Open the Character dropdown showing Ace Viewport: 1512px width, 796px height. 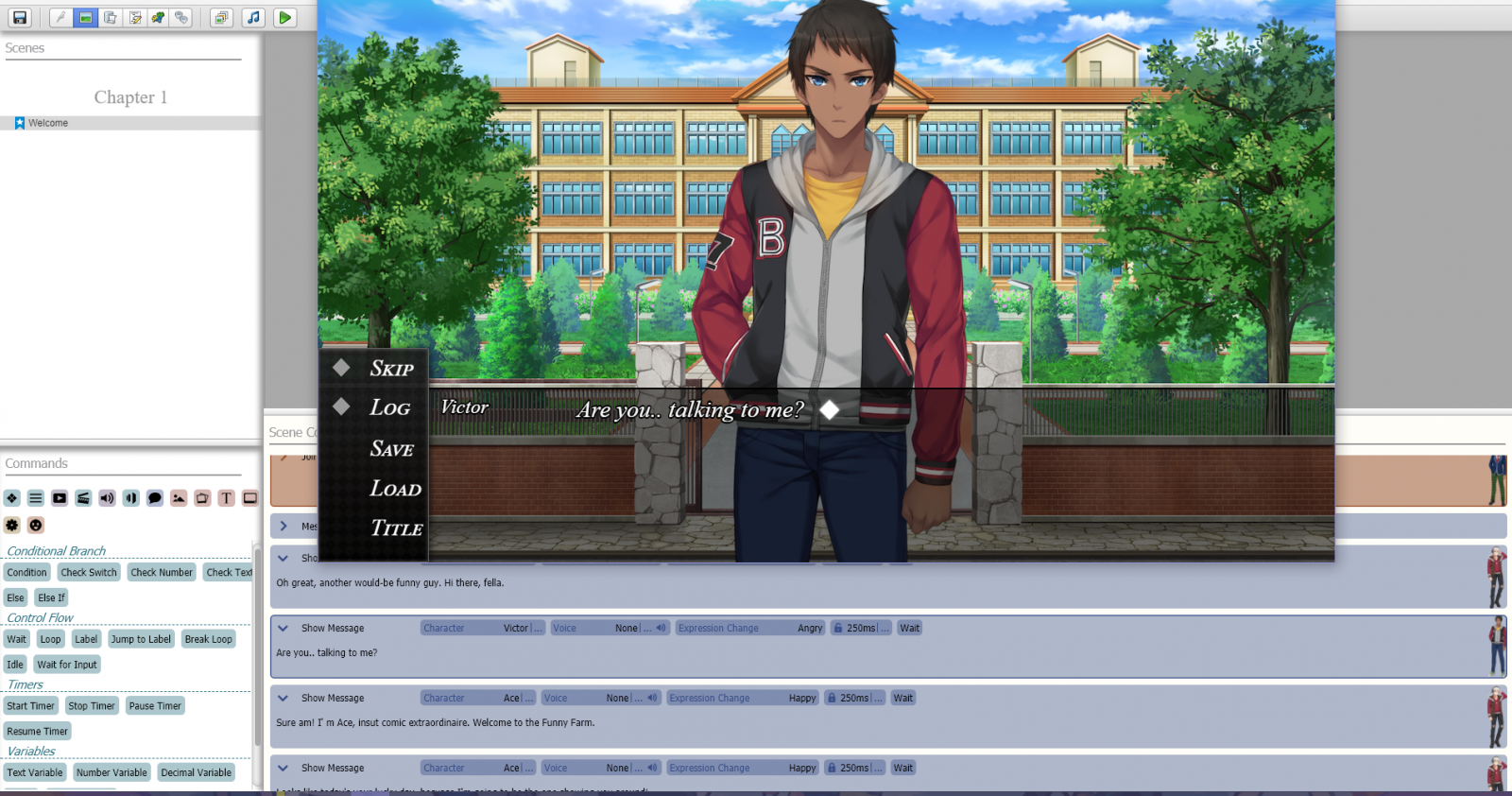coord(478,698)
